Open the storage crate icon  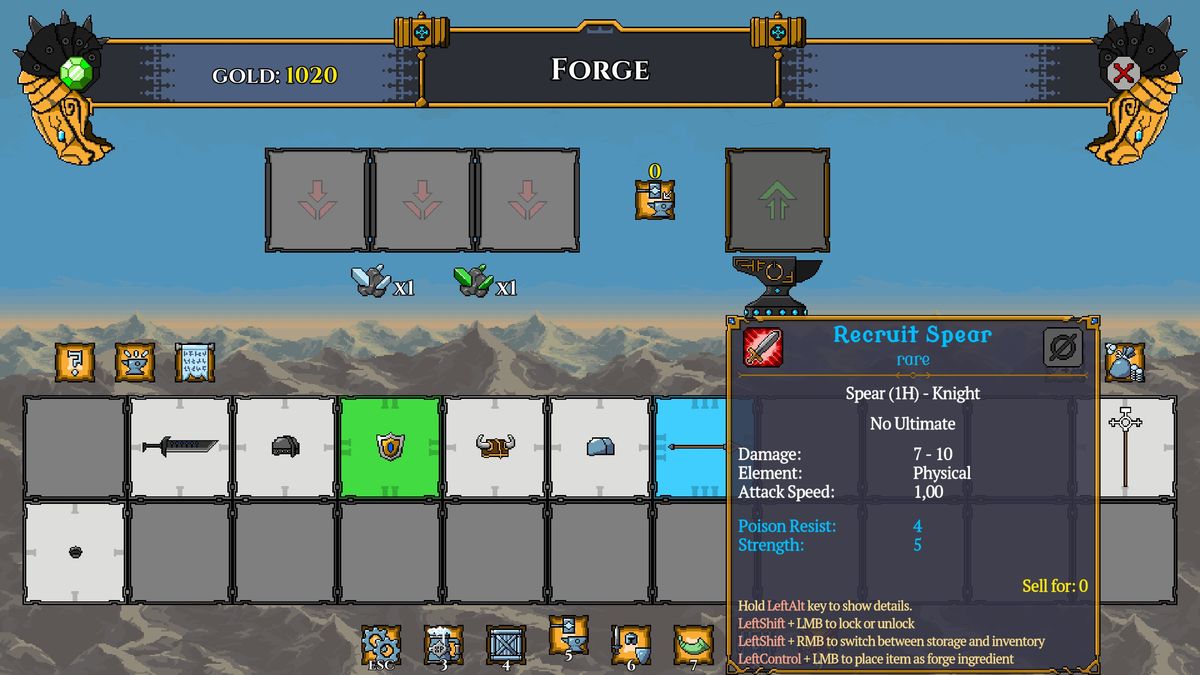click(506, 645)
